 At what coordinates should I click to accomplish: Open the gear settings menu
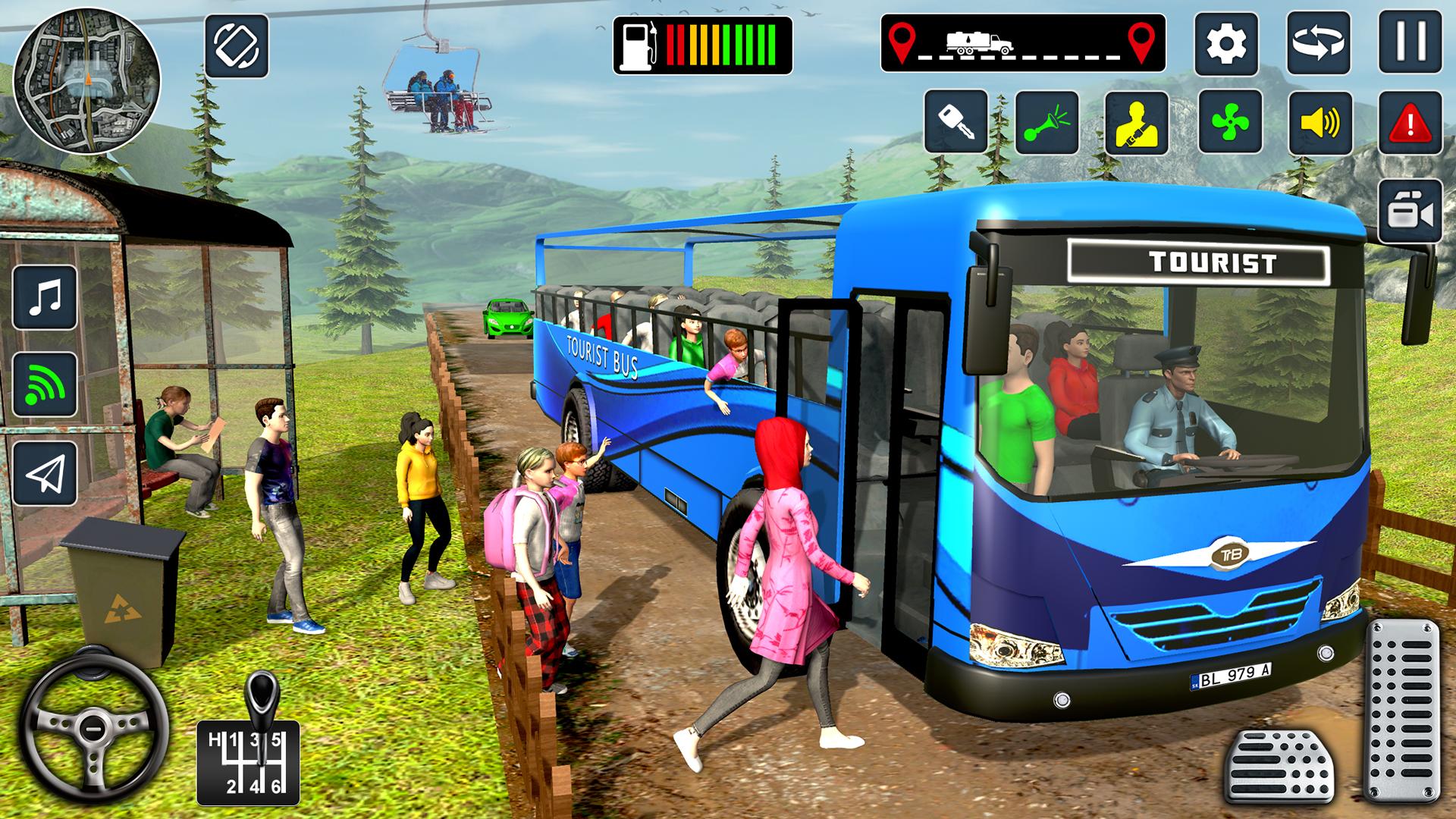(x=1225, y=43)
